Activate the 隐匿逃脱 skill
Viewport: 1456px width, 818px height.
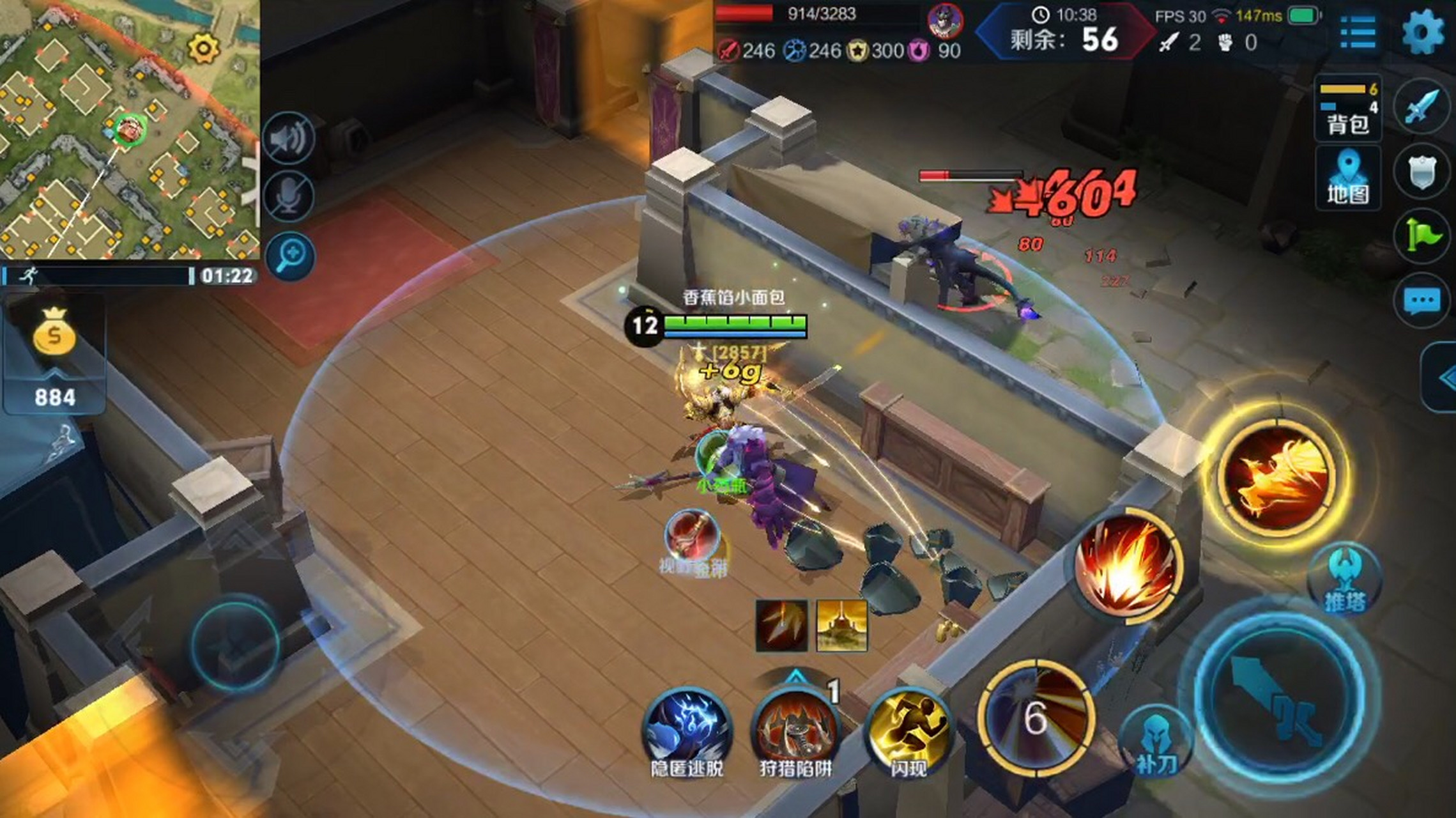pos(687,730)
